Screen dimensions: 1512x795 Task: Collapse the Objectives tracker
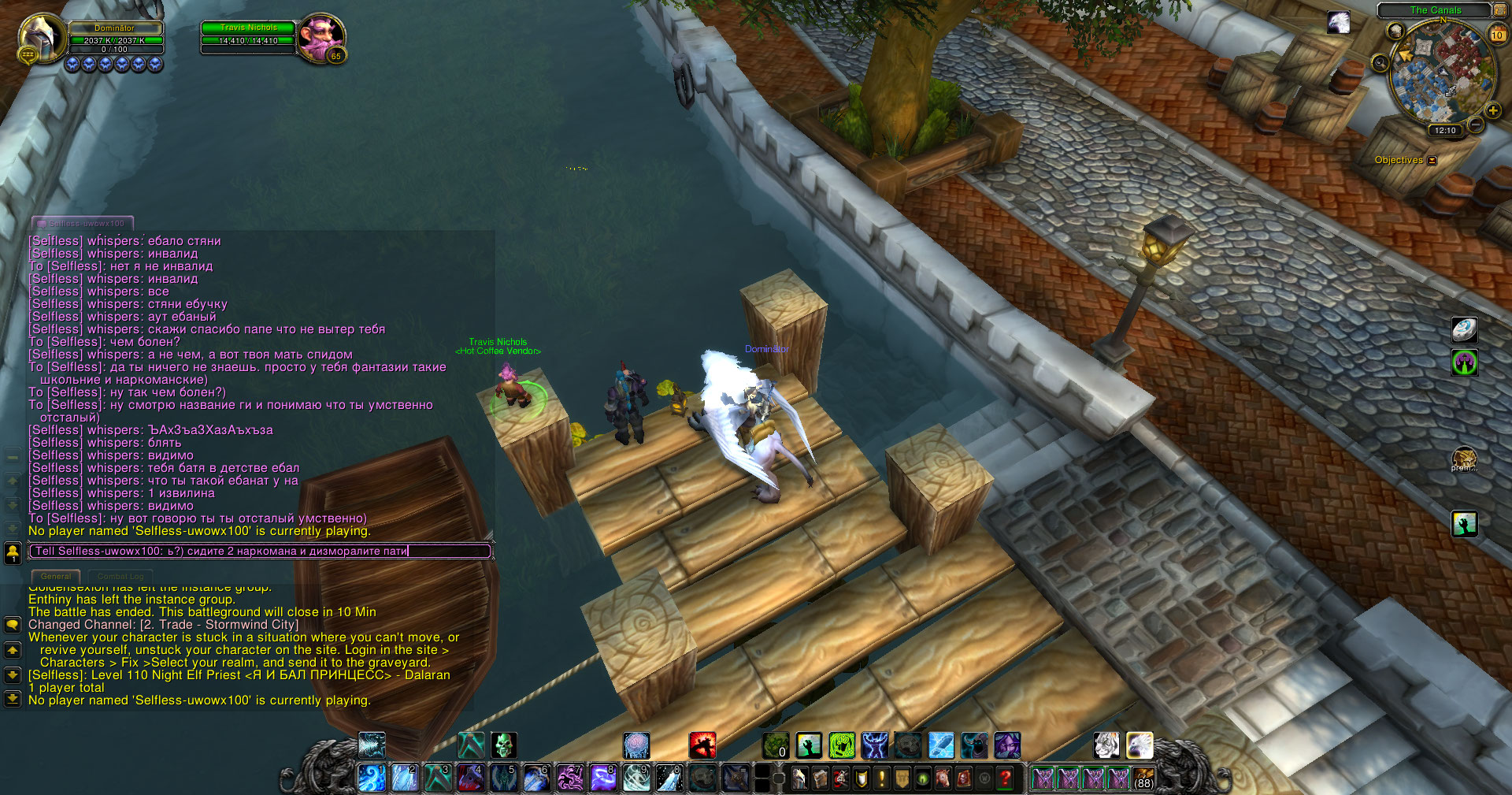pos(1432,161)
